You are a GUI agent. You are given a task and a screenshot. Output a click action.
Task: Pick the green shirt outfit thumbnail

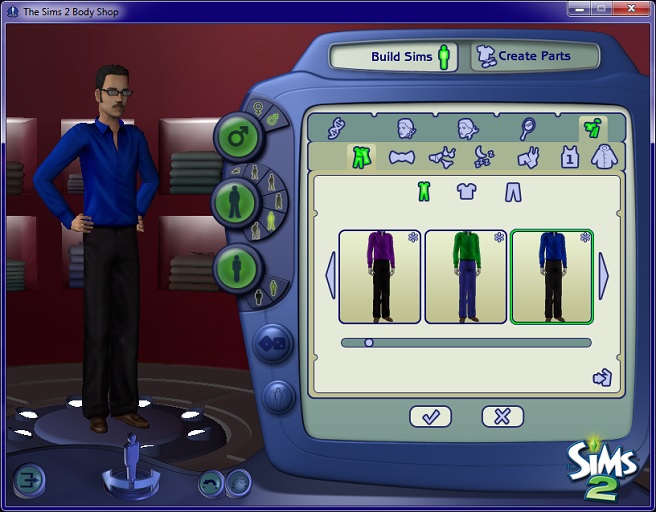[x=466, y=277]
